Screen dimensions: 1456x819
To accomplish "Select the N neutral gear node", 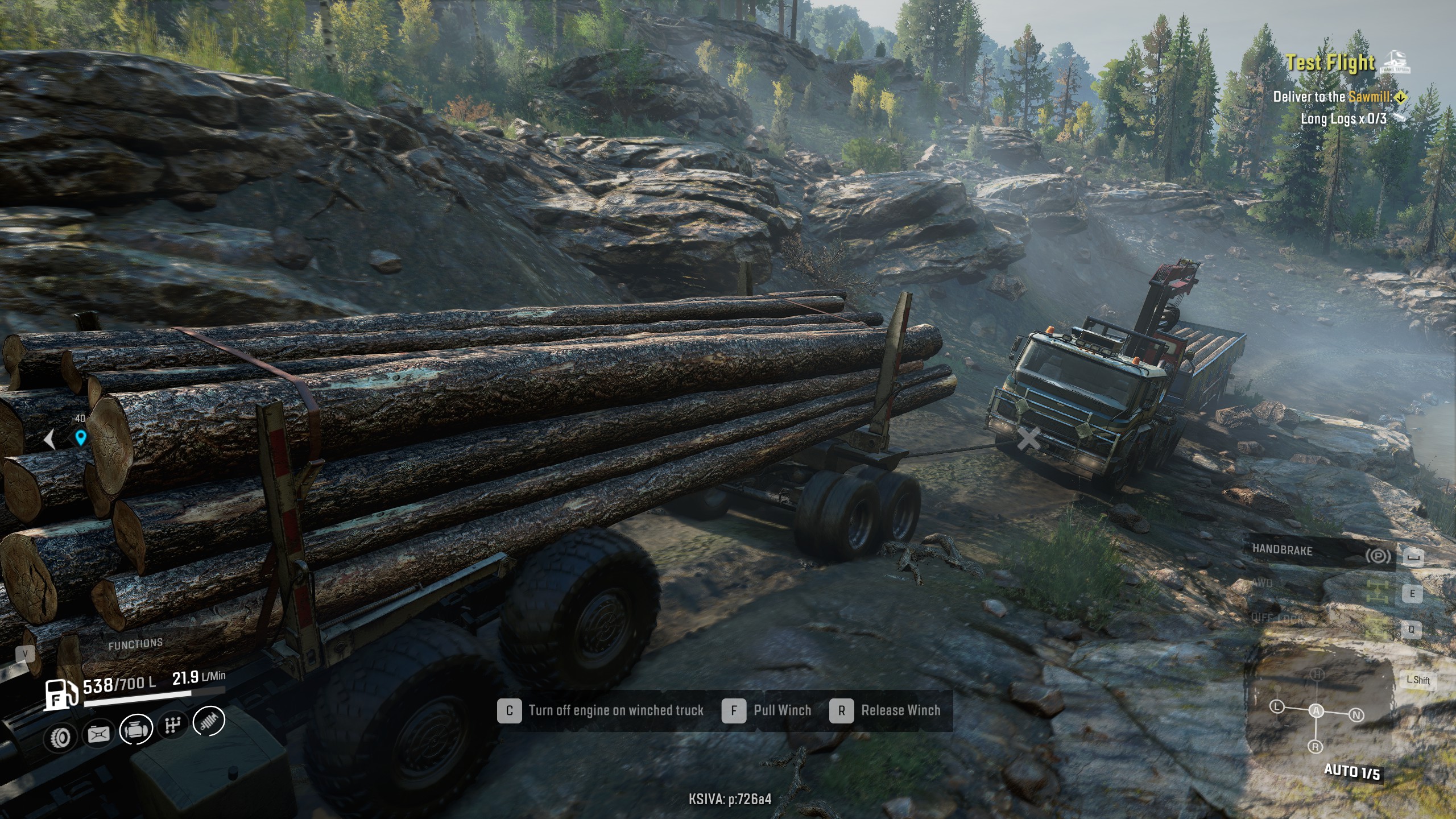I will pyautogui.click(x=1356, y=715).
